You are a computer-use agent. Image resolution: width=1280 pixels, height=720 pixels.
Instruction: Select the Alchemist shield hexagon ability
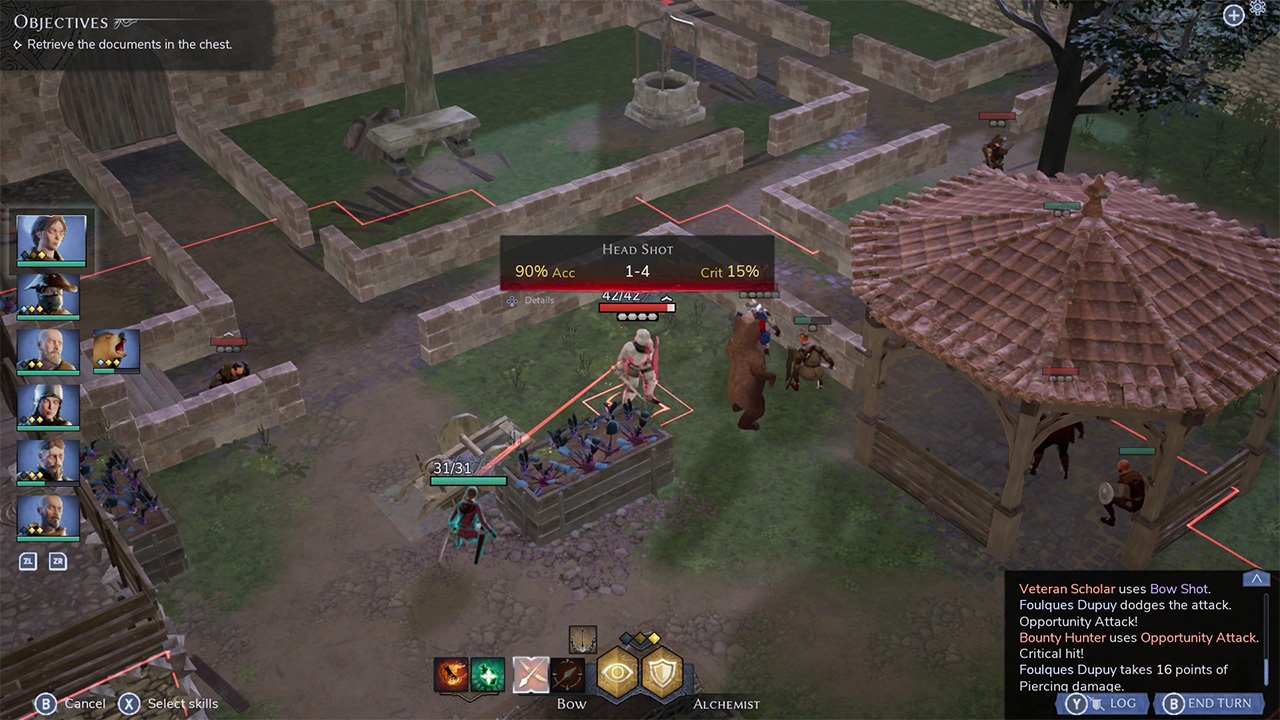(661, 674)
